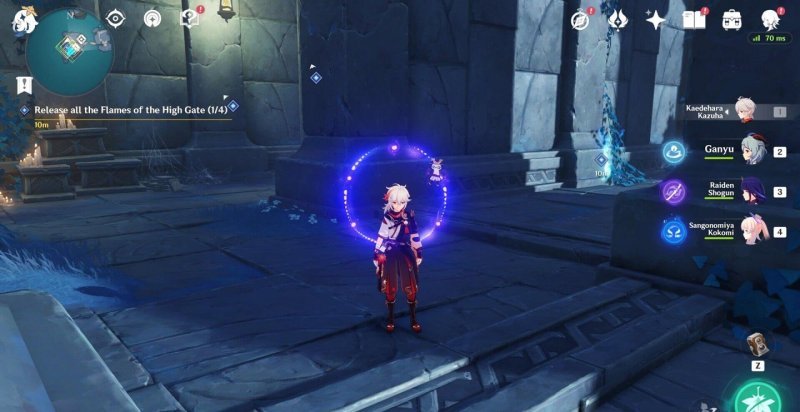
Task: Click the eye-shaped icon beside the minimap
Action: [x=116, y=18]
